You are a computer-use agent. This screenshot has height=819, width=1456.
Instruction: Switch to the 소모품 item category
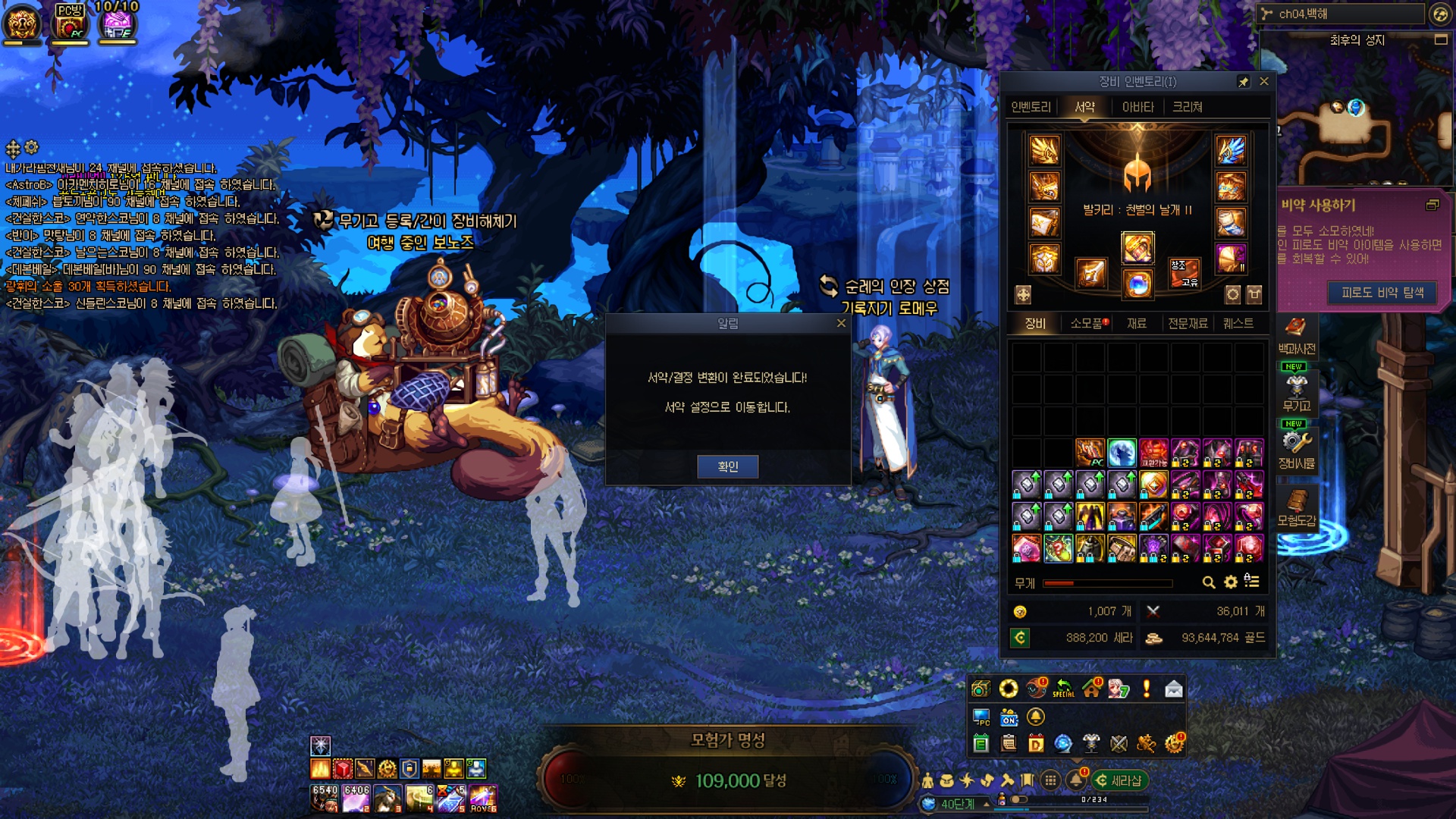[1087, 323]
